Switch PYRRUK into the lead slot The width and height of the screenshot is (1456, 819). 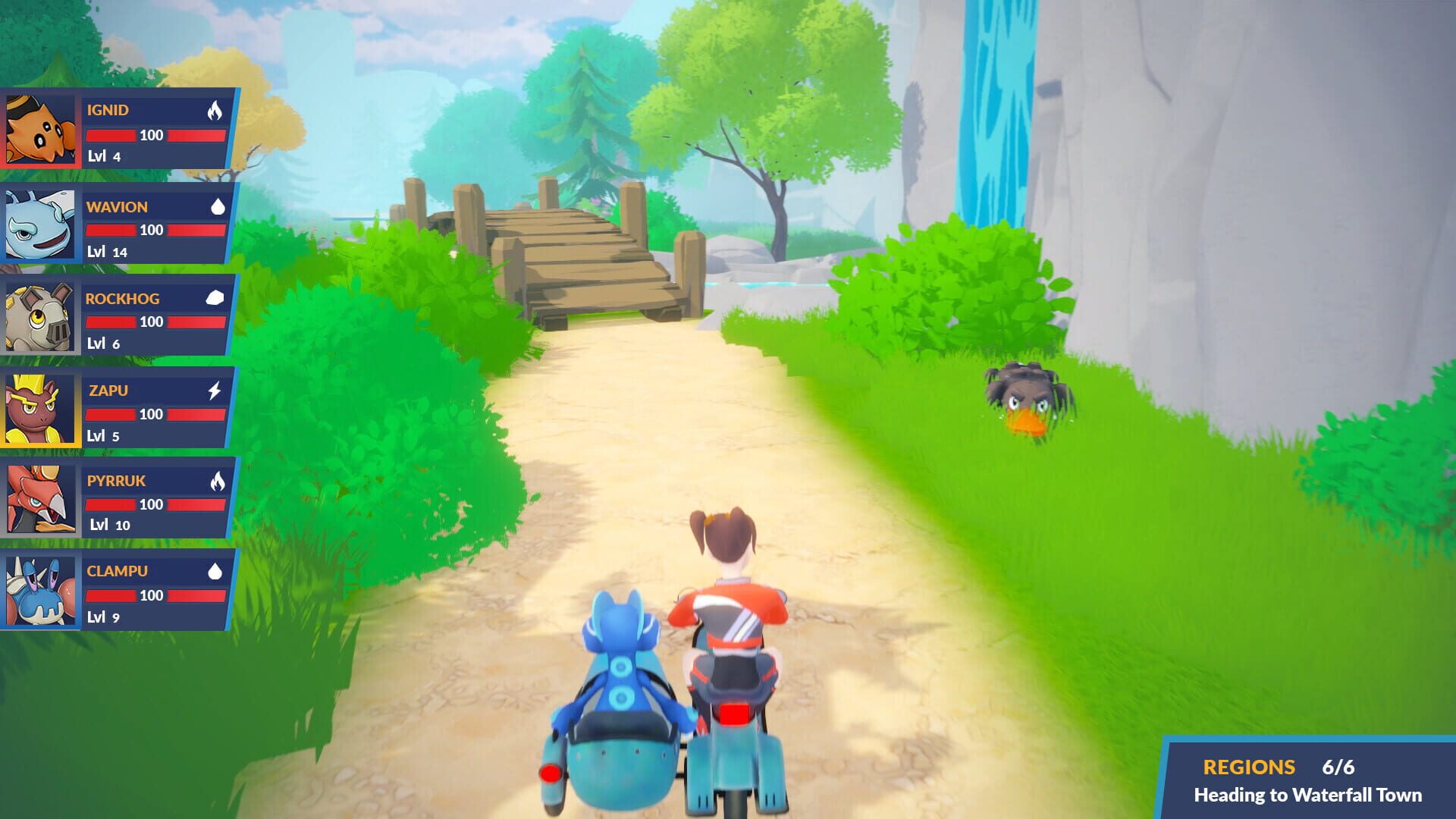tap(39, 497)
